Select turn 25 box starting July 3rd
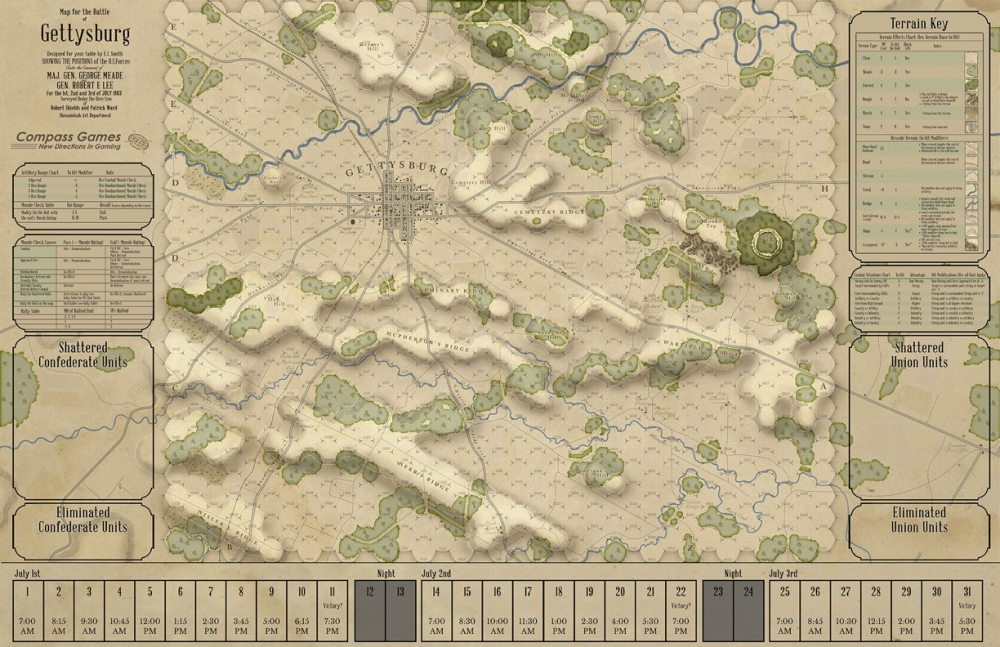This screenshot has width=1000, height=647. pos(785,609)
